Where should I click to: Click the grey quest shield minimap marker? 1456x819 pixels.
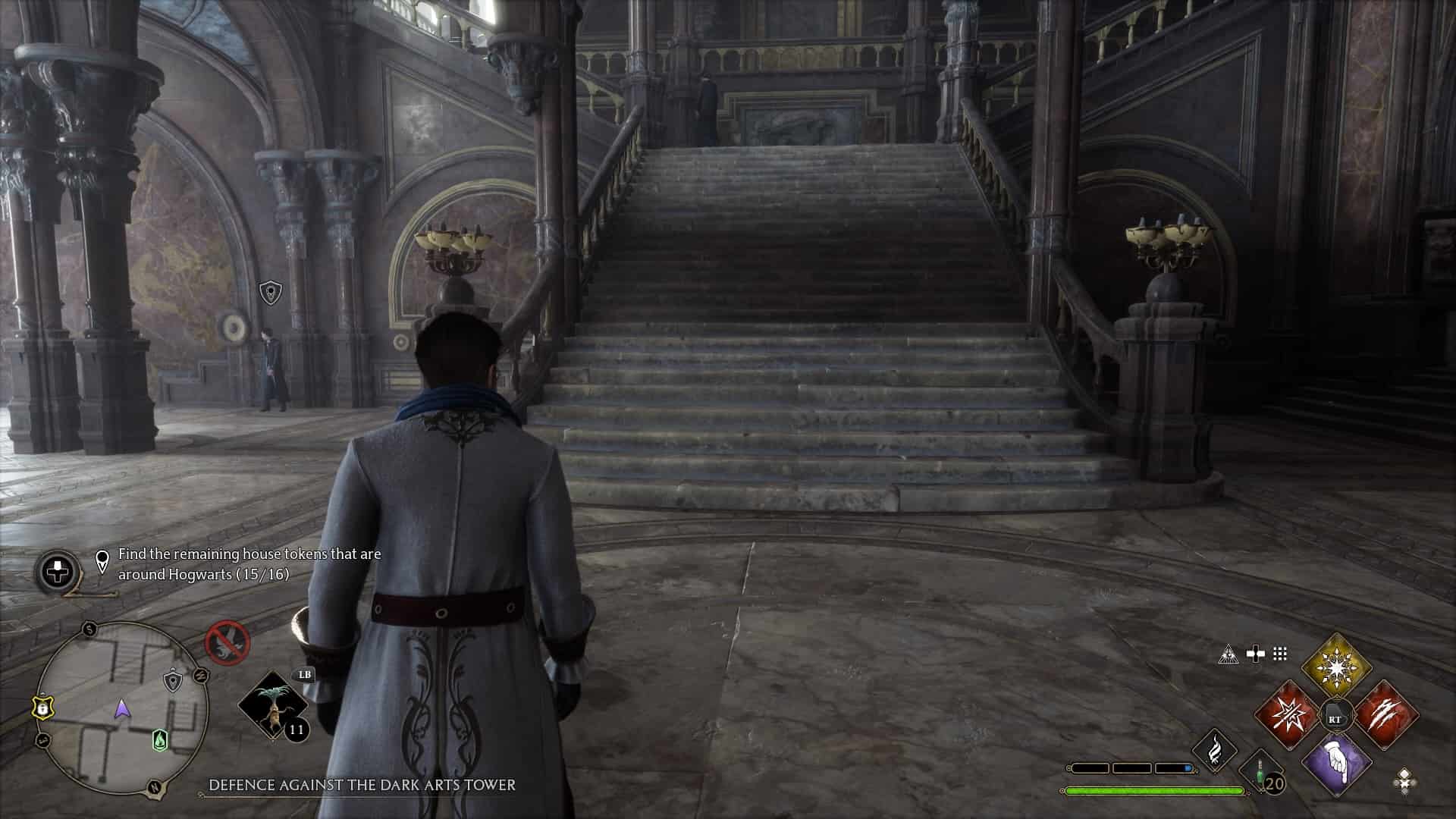(x=174, y=680)
